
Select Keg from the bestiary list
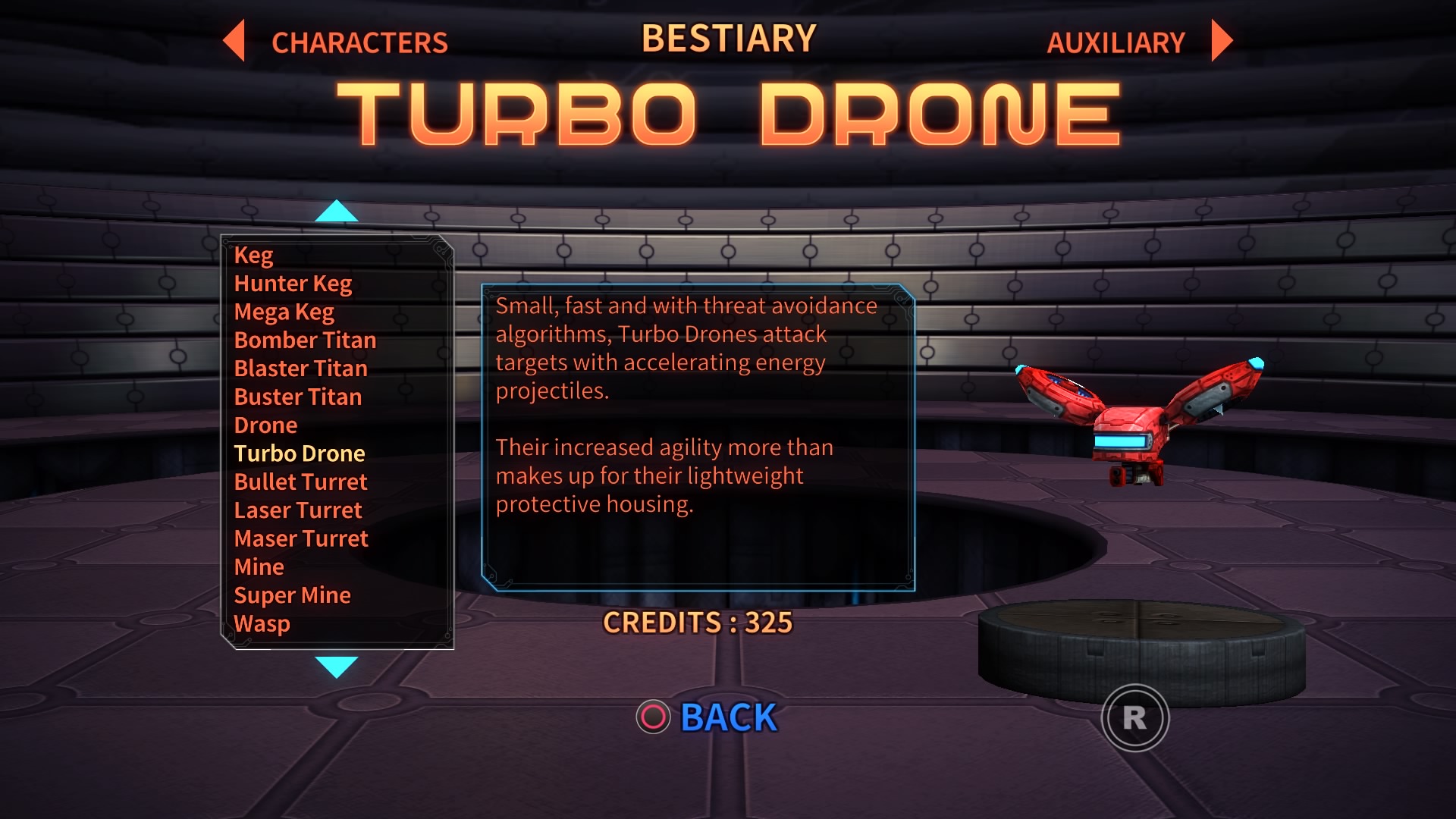(255, 255)
